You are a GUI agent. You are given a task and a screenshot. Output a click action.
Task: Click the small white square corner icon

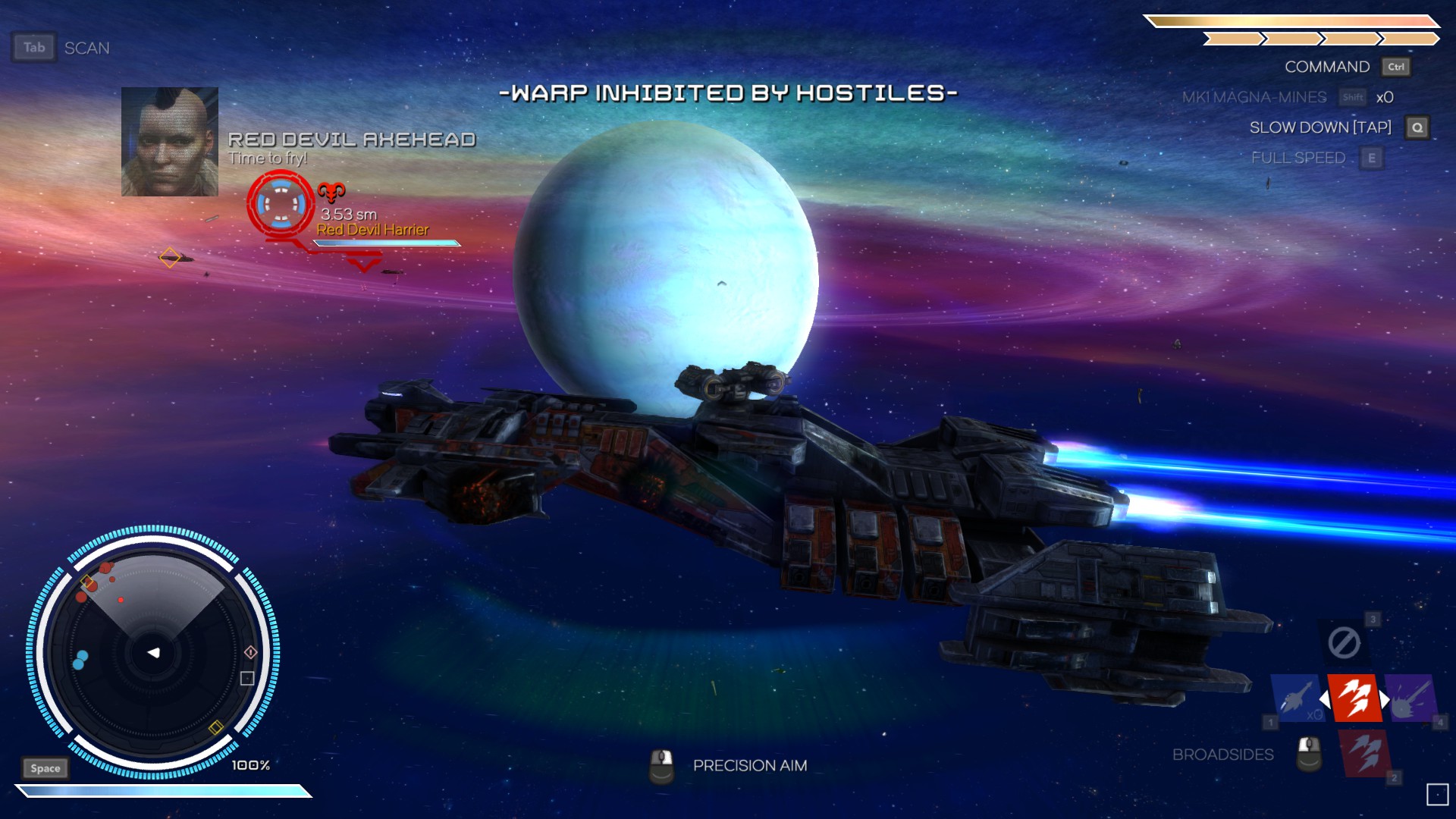click(x=1437, y=794)
